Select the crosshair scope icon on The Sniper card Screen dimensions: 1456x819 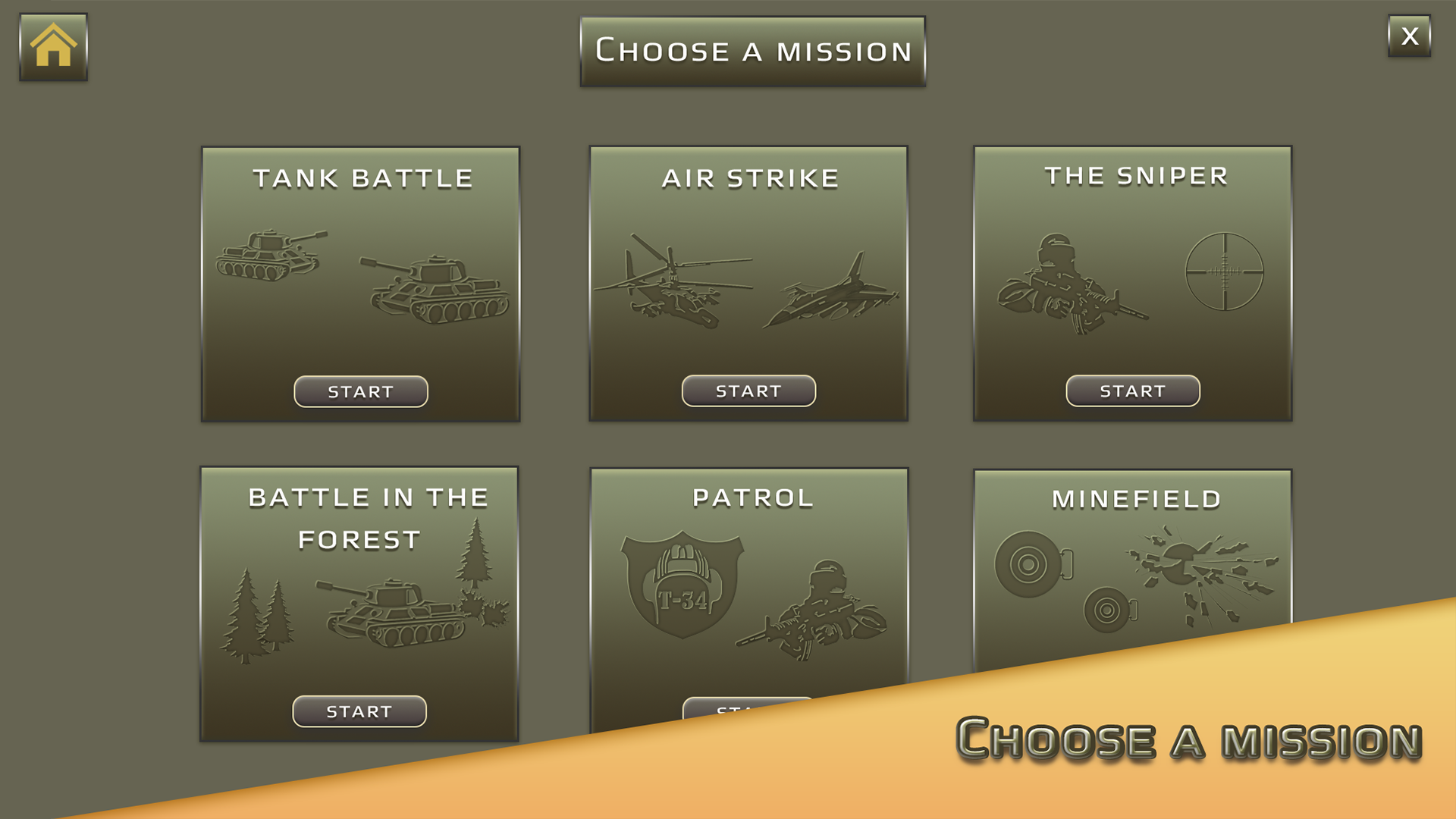pyautogui.click(x=1226, y=269)
